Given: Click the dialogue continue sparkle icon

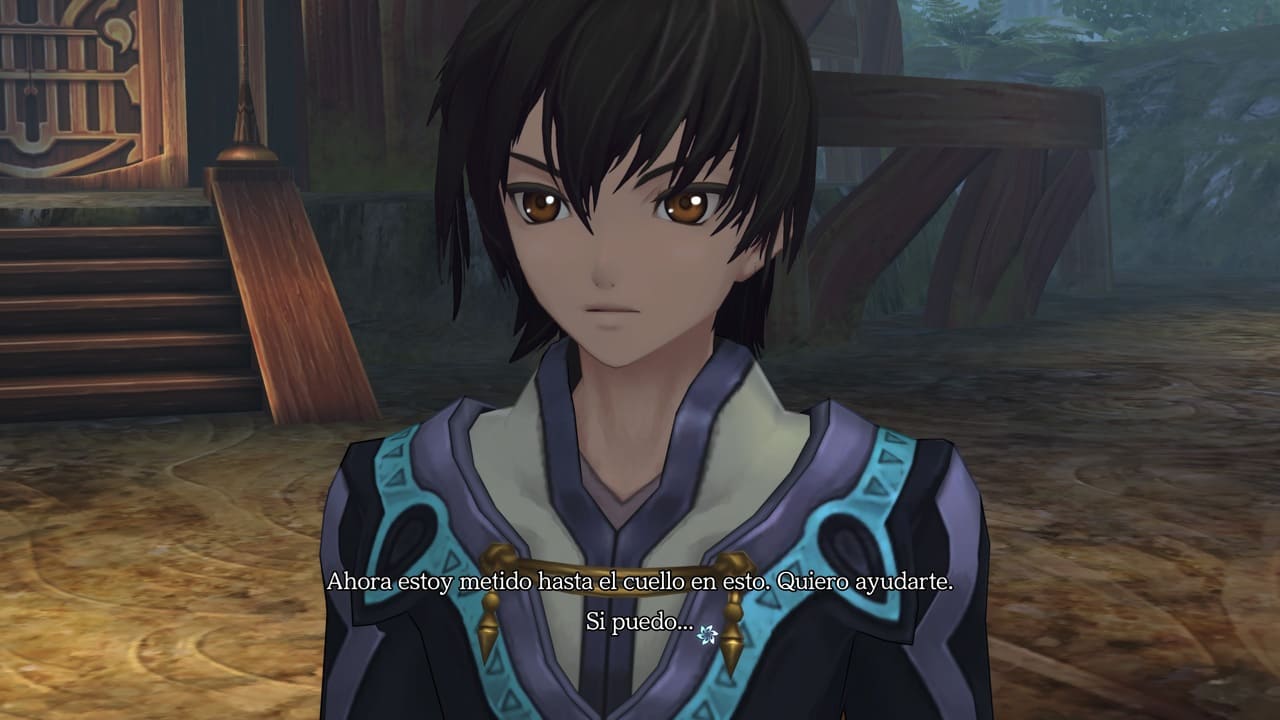Looking at the screenshot, I should [x=708, y=632].
